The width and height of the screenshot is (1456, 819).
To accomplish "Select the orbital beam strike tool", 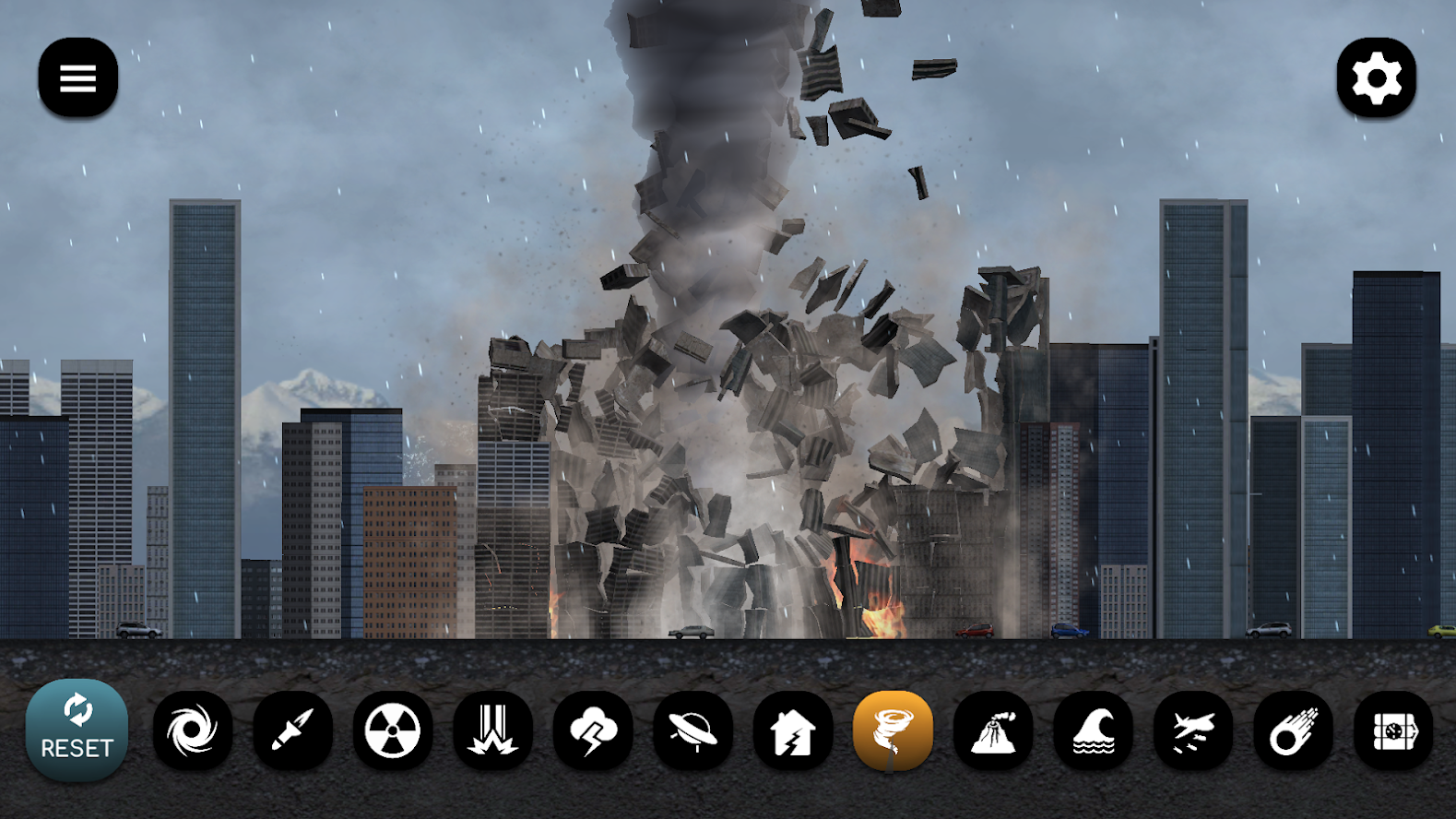I will [x=491, y=729].
